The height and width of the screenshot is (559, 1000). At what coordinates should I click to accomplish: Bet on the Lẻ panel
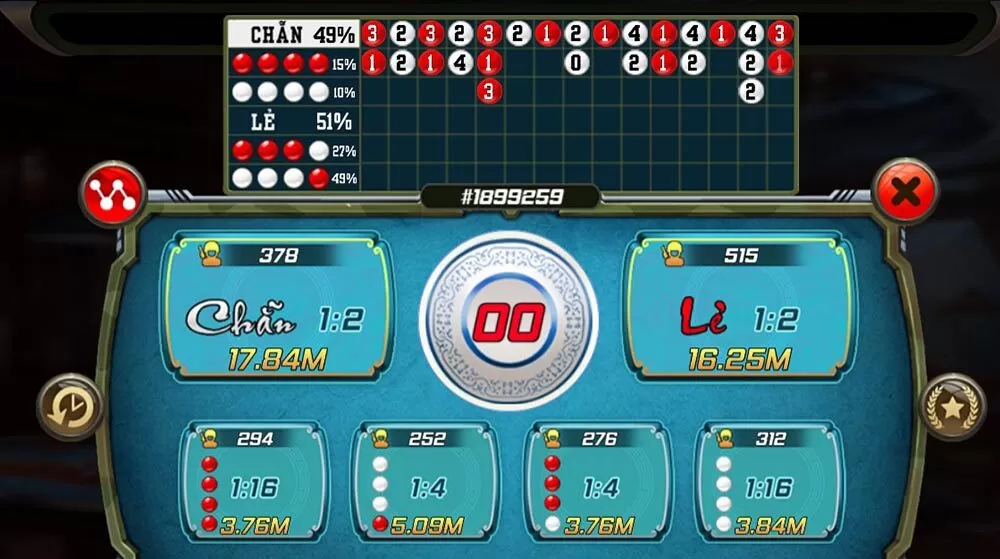[740, 309]
